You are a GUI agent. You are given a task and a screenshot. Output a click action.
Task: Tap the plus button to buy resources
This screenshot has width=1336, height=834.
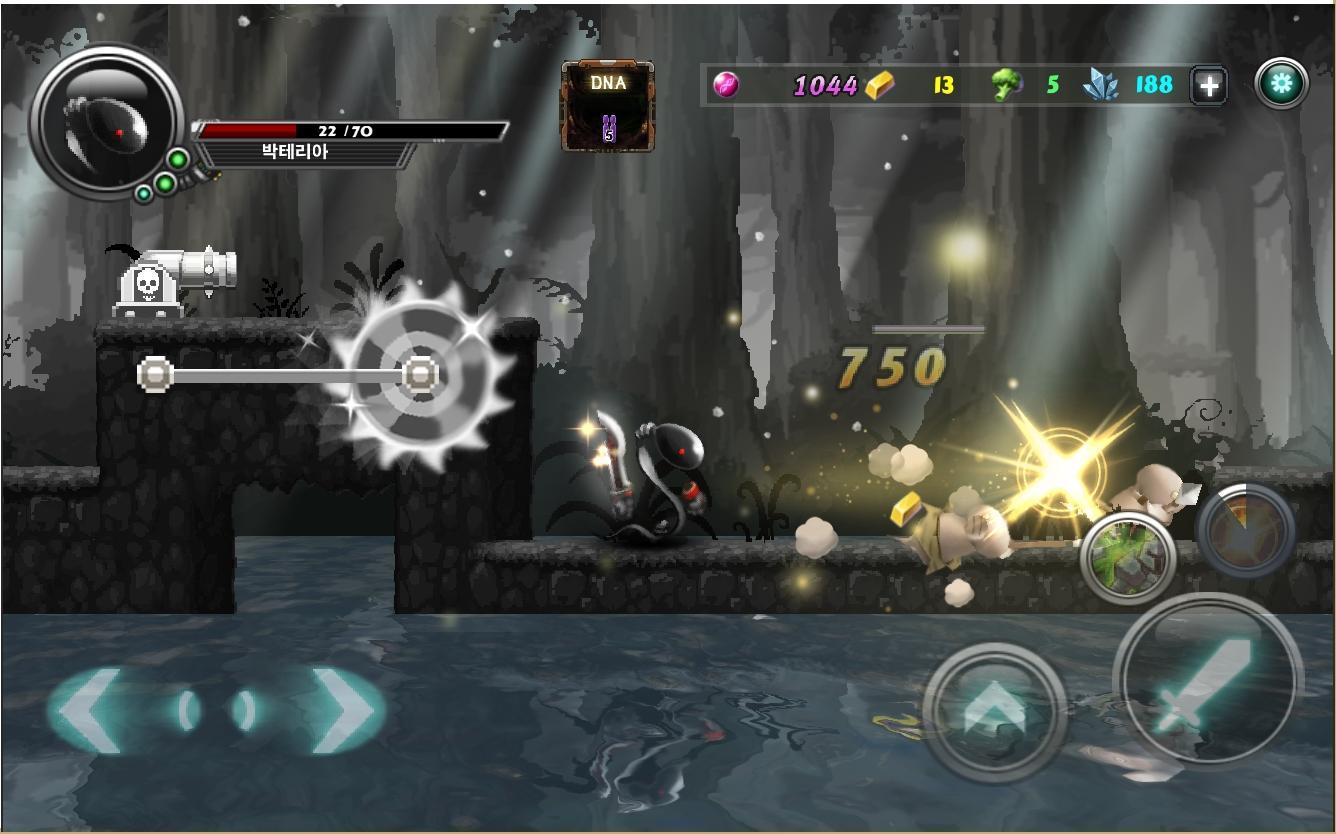pyautogui.click(x=1208, y=85)
